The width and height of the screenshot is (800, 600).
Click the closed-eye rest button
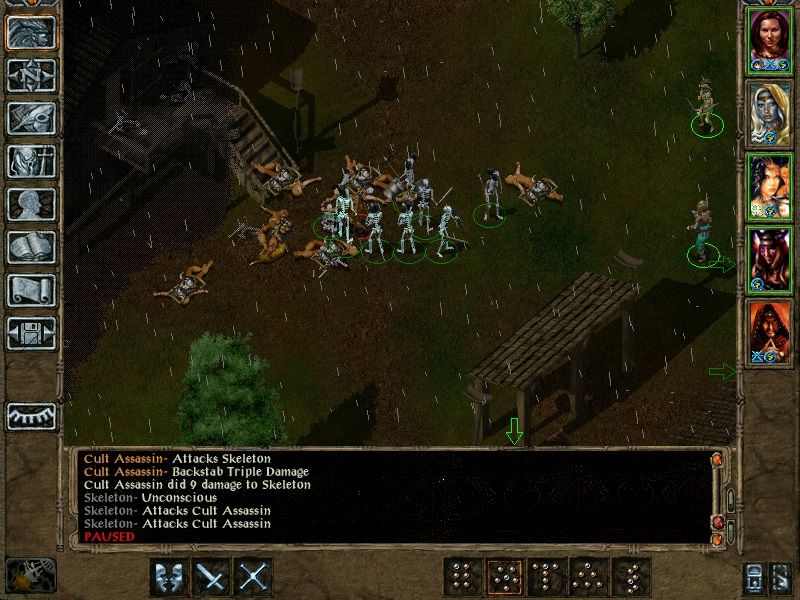32,415
